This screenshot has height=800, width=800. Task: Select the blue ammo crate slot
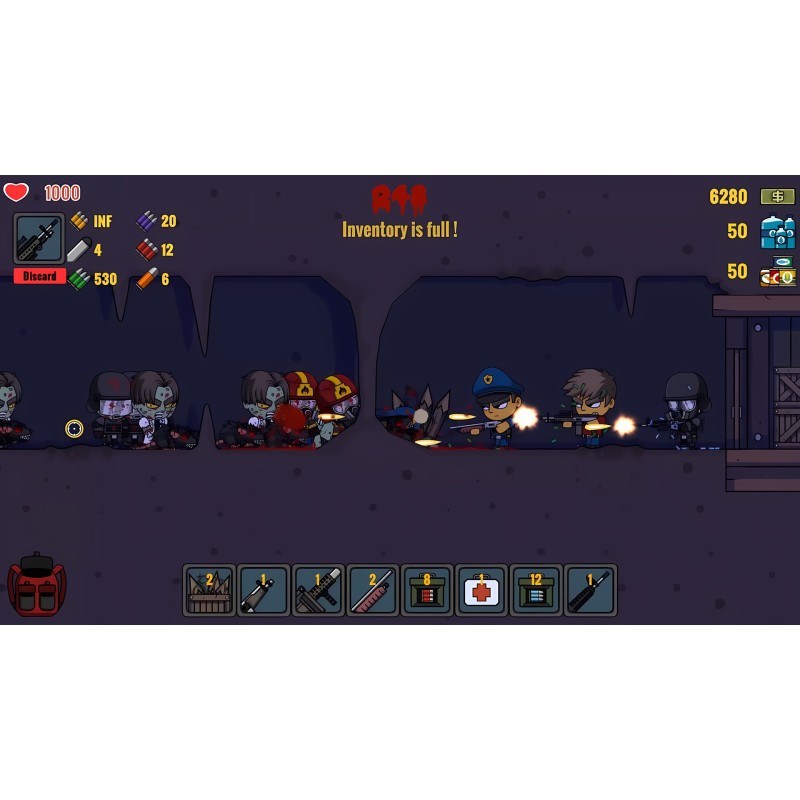pyautogui.click(x=535, y=590)
